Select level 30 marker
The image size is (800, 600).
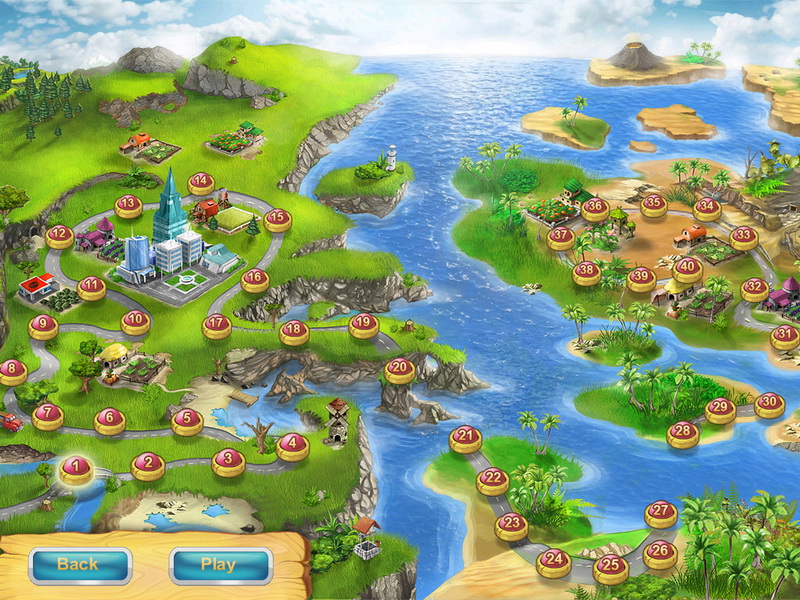[x=769, y=403]
